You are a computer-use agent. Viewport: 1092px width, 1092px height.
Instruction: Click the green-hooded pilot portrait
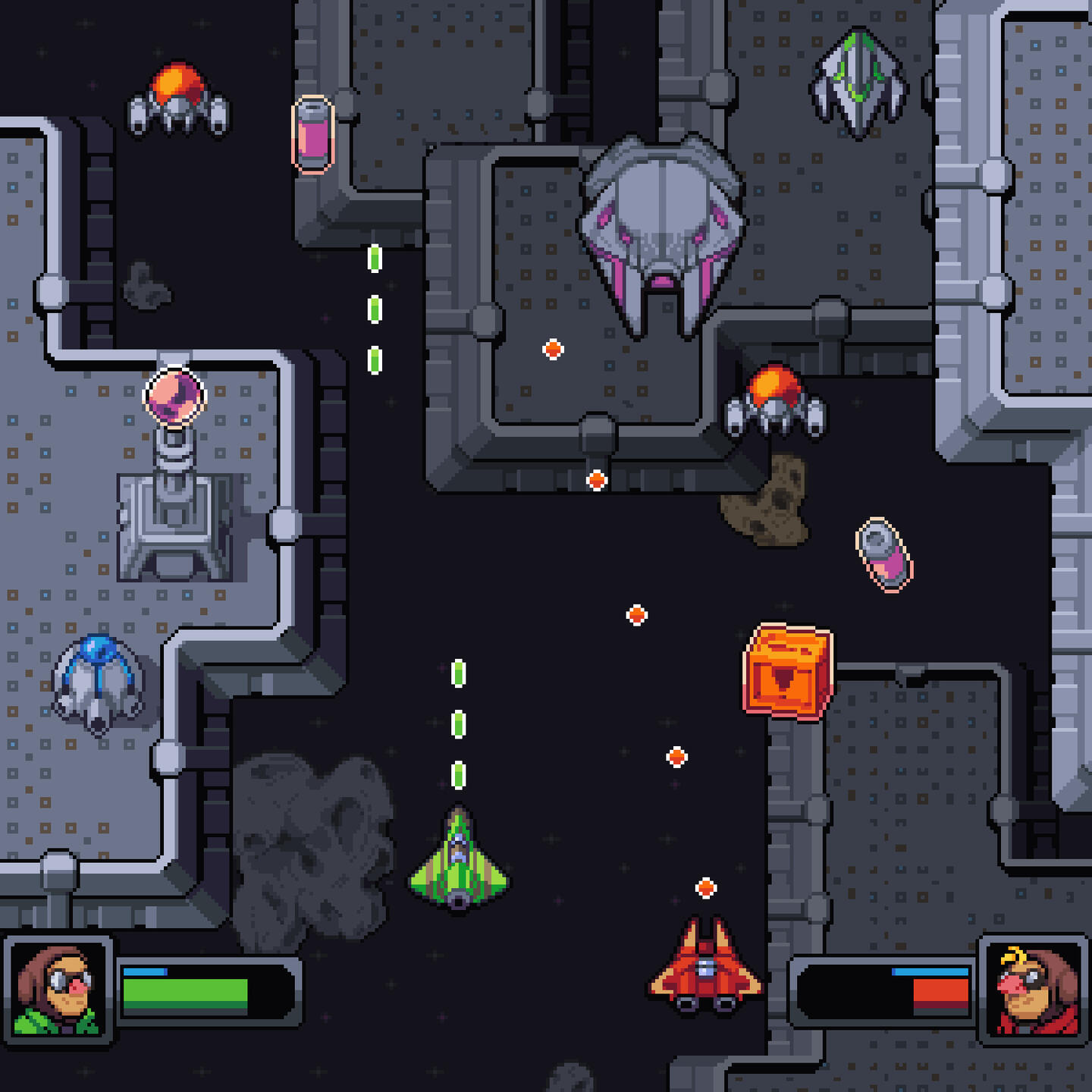coord(59,990)
